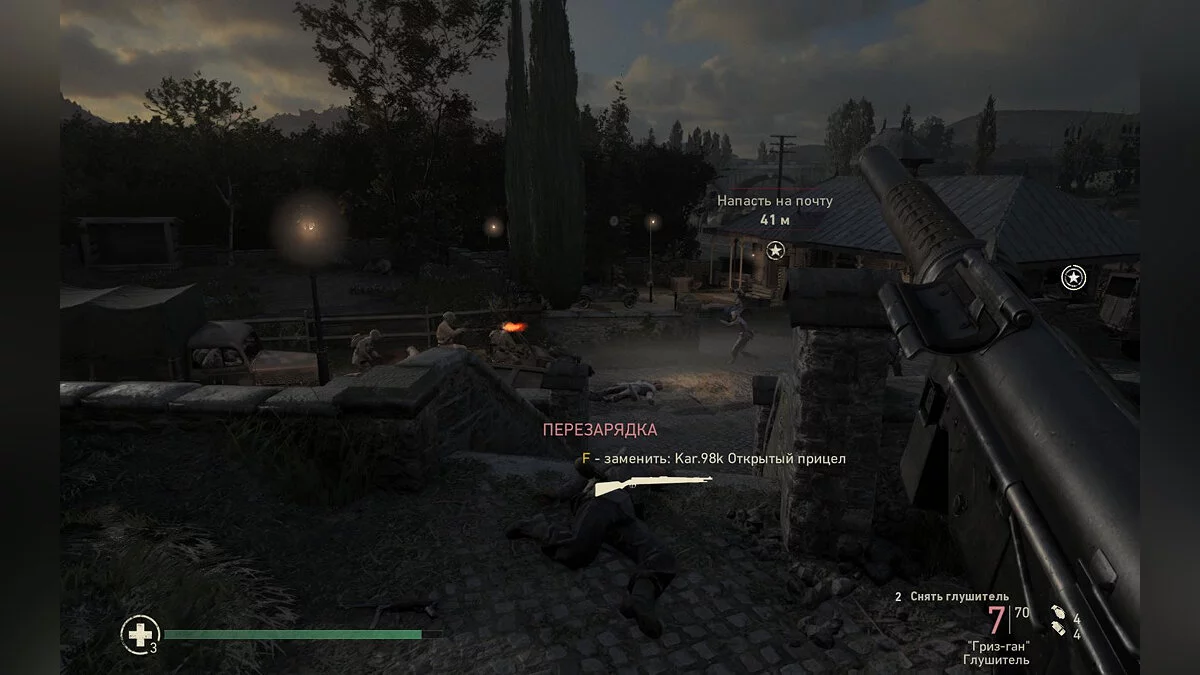Image resolution: width=1200 pixels, height=675 pixels.
Task: Click the grenade icons beside the ammo count
Action: click(x=1058, y=624)
